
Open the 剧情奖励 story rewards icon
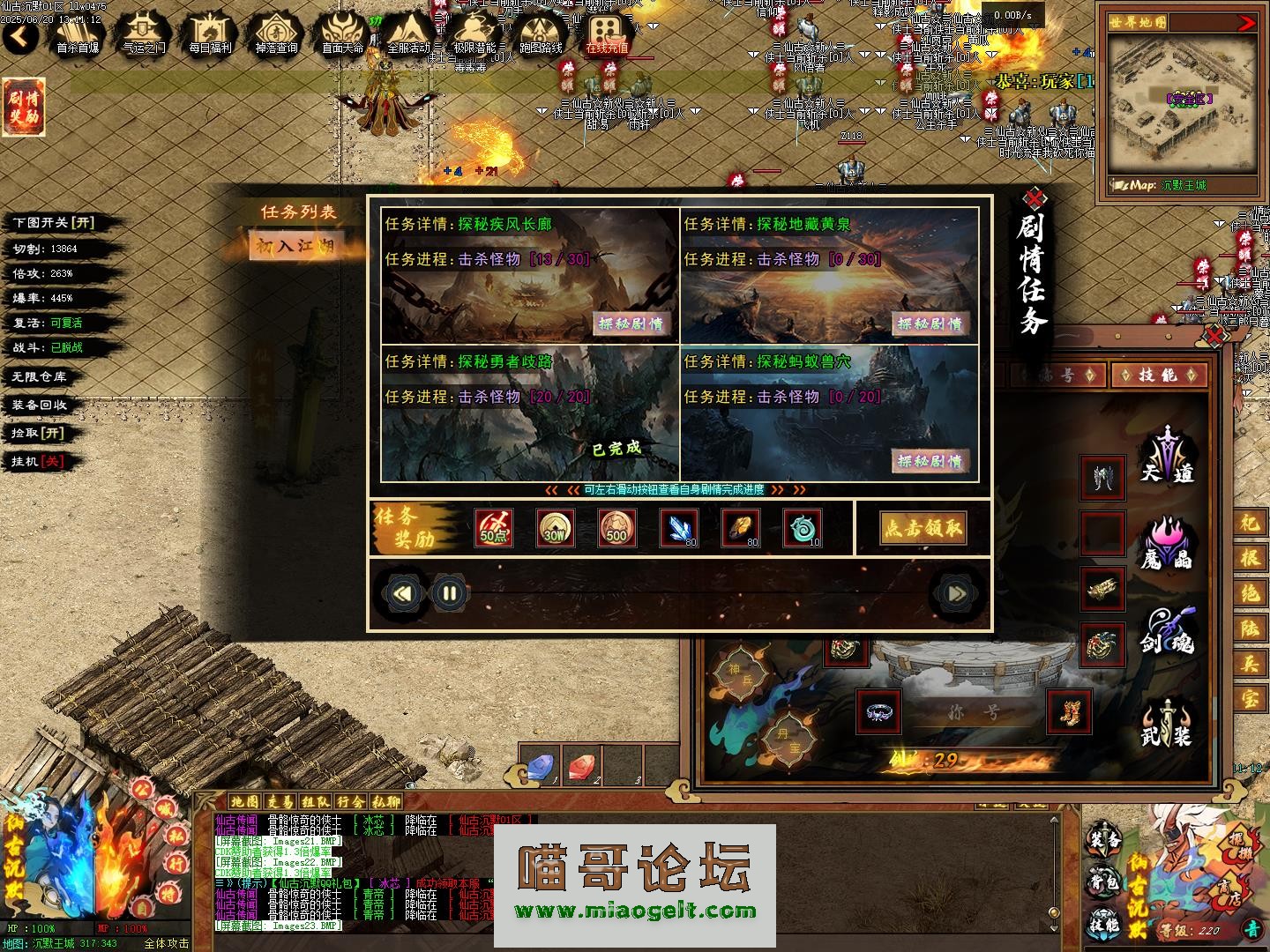pyautogui.click(x=24, y=108)
